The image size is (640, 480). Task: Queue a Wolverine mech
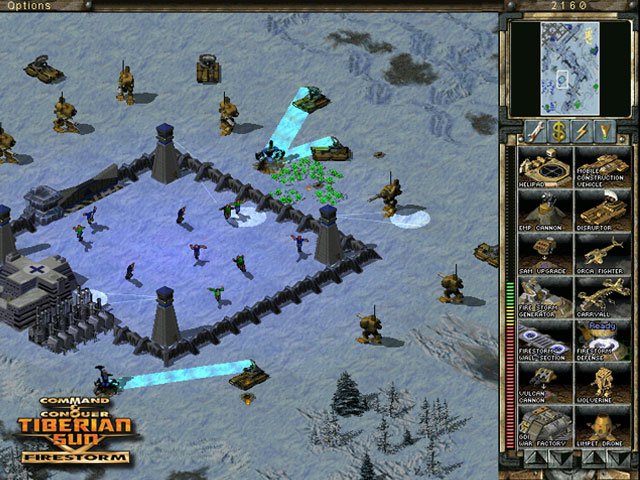tap(601, 383)
